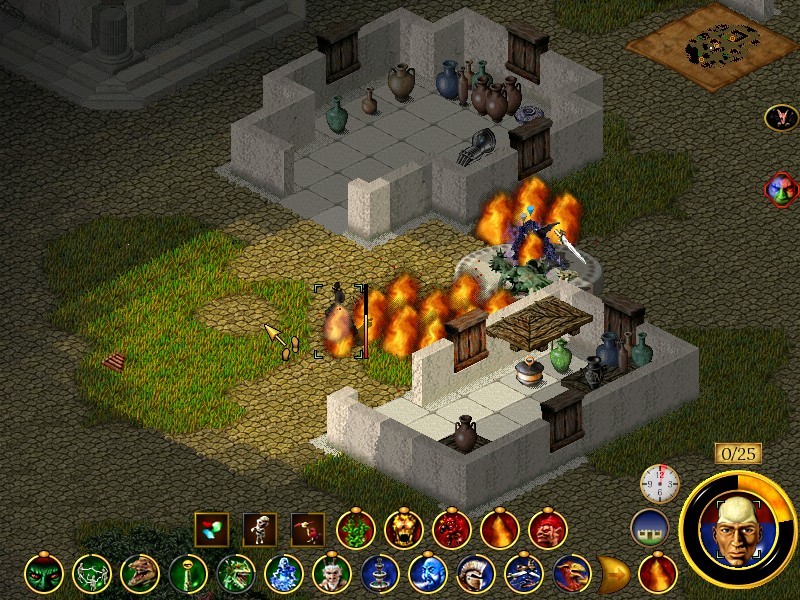Choose the white-haired old man spell
800x600 pixels.
pyautogui.click(x=331, y=574)
